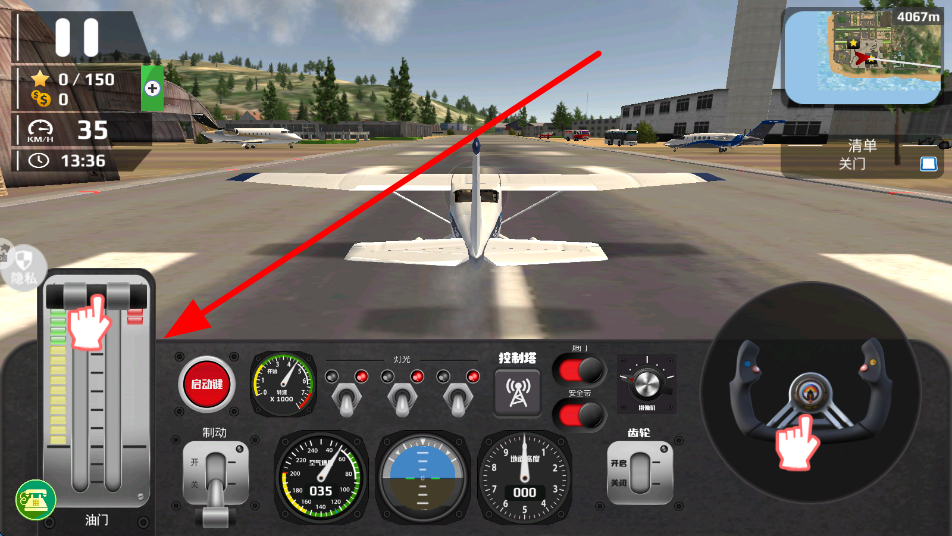Click the red 启动键 start button
The image size is (952, 536).
click(207, 385)
